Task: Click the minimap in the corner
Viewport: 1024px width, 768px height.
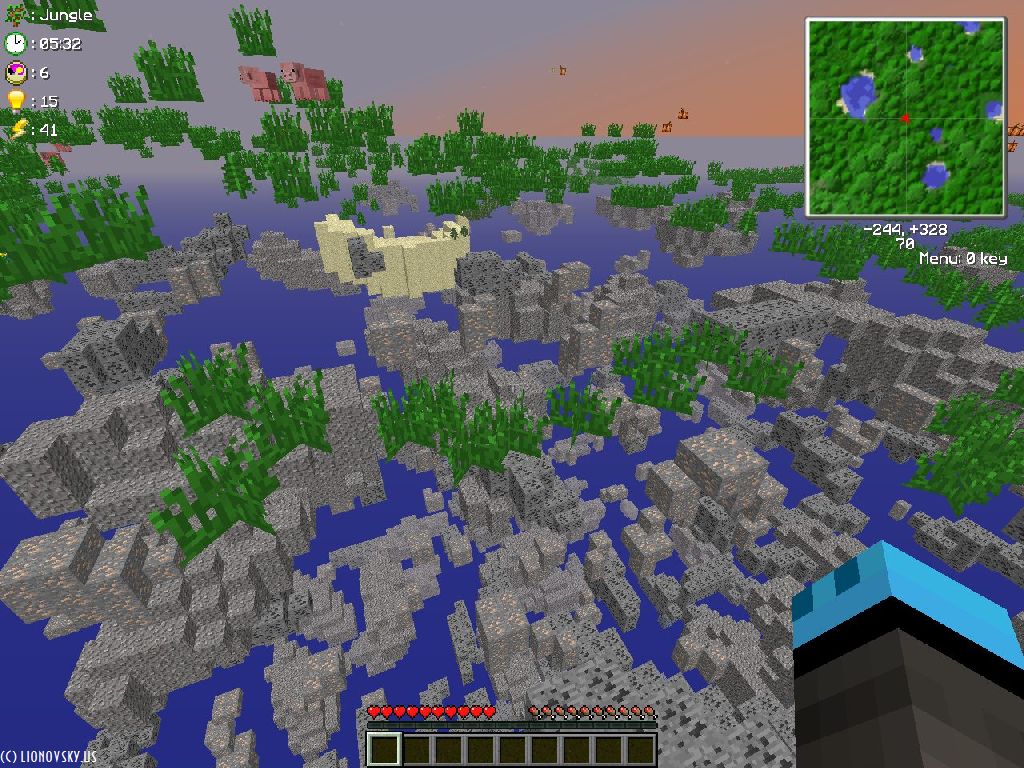Action: (x=905, y=117)
